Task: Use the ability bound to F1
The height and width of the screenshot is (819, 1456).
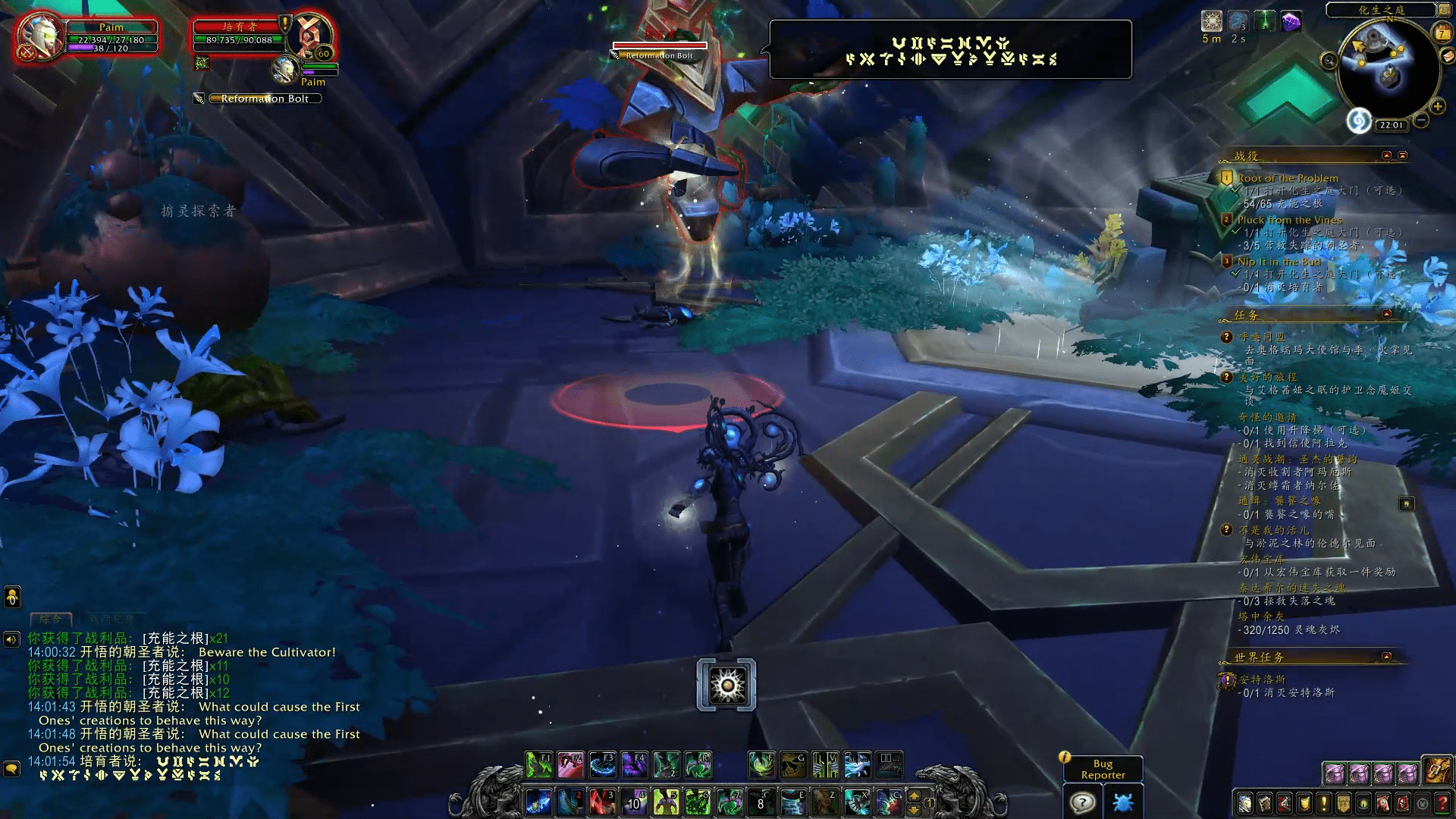Action: (539, 765)
